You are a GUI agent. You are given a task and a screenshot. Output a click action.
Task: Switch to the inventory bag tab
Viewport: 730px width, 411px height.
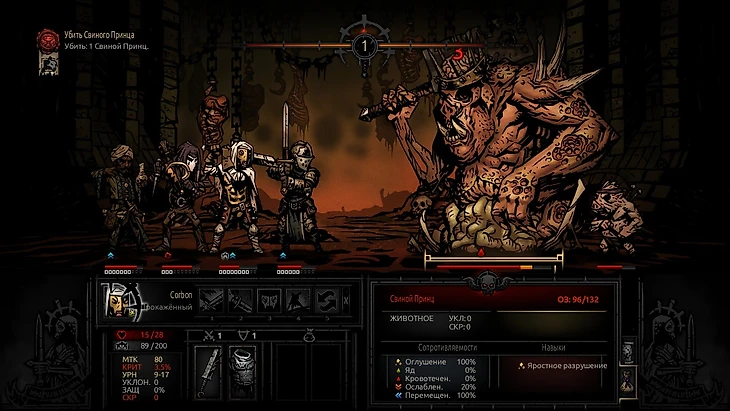[x=627, y=380]
